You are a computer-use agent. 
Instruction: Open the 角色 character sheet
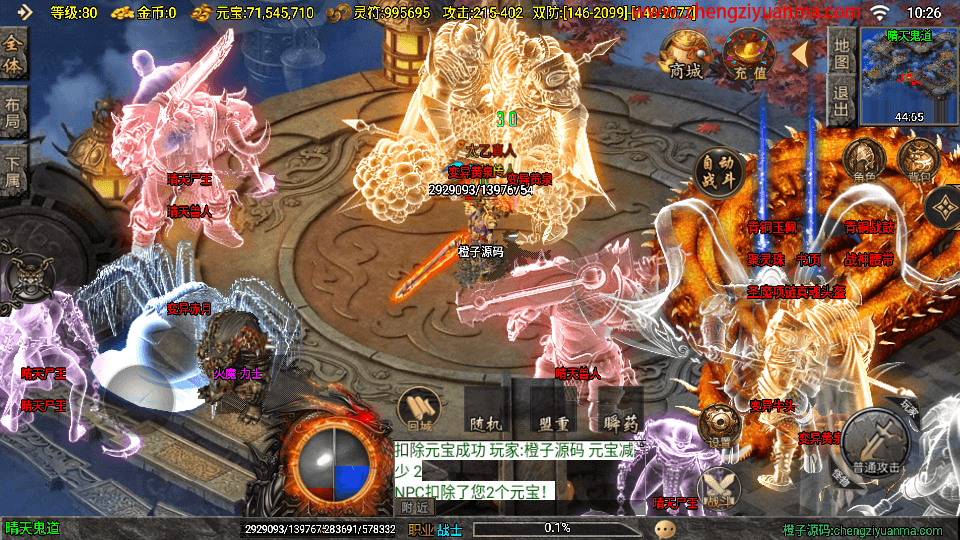click(x=864, y=161)
